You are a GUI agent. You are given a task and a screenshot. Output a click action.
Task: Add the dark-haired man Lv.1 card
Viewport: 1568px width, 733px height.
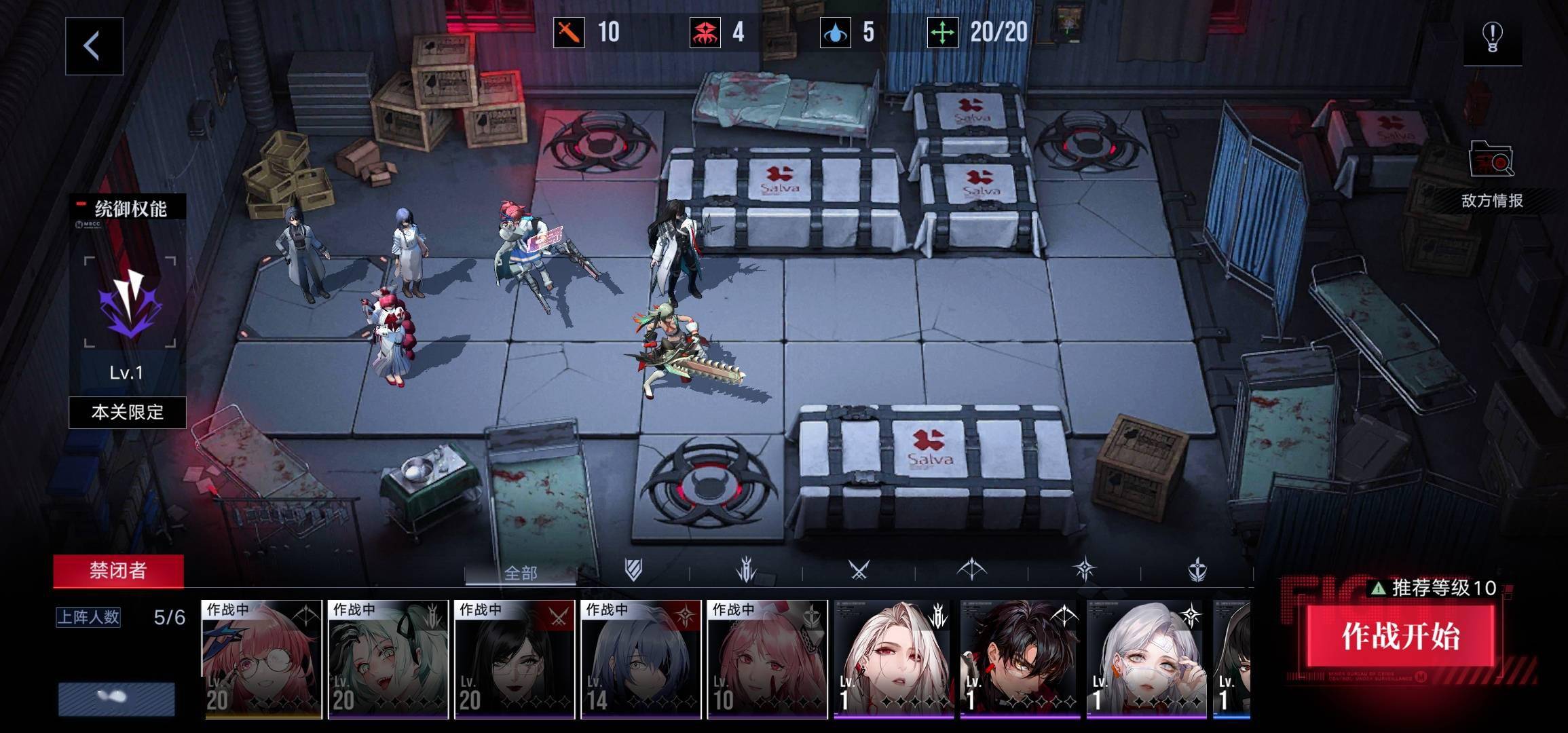(x=1020, y=659)
